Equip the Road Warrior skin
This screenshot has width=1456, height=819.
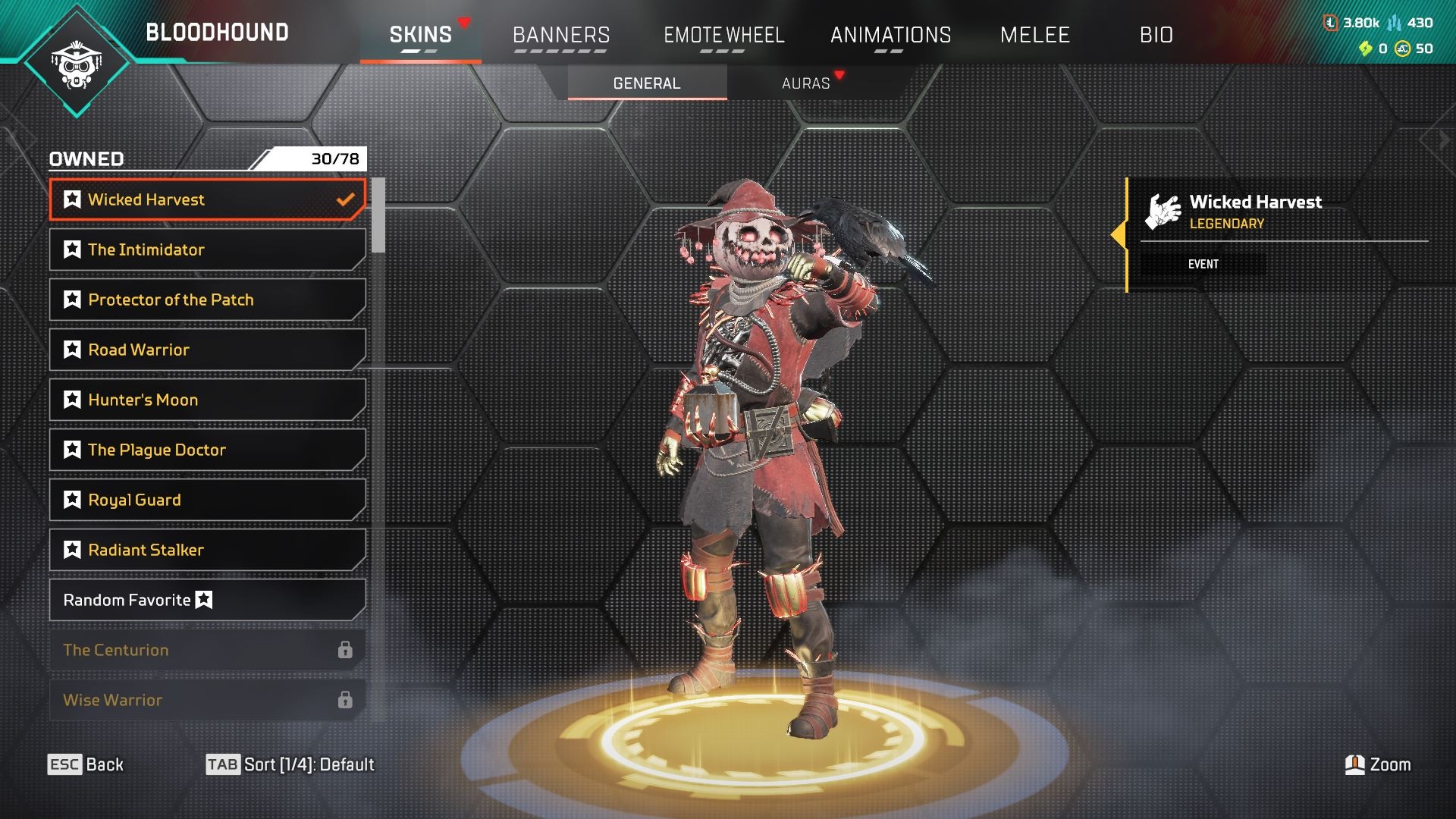pyautogui.click(x=207, y=350)
